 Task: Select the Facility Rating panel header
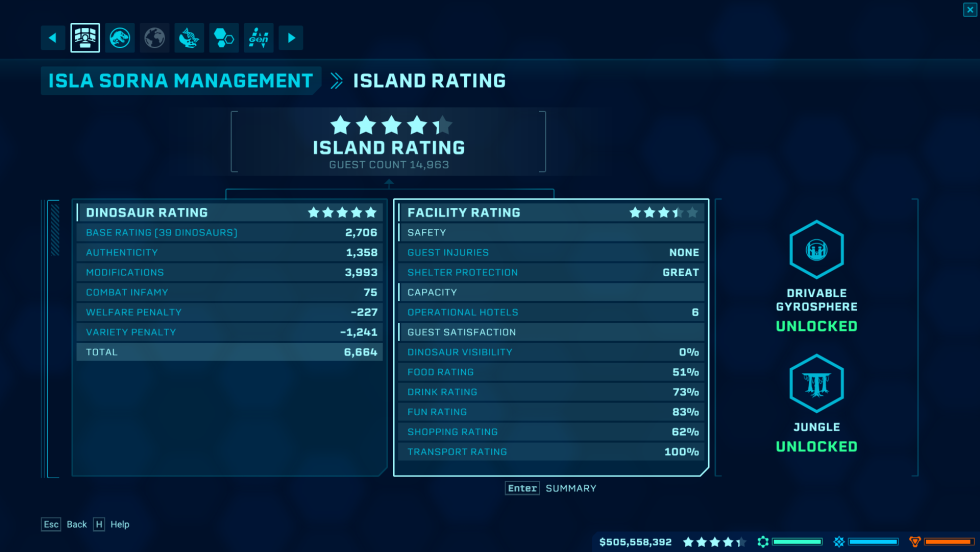coord(551,212)
